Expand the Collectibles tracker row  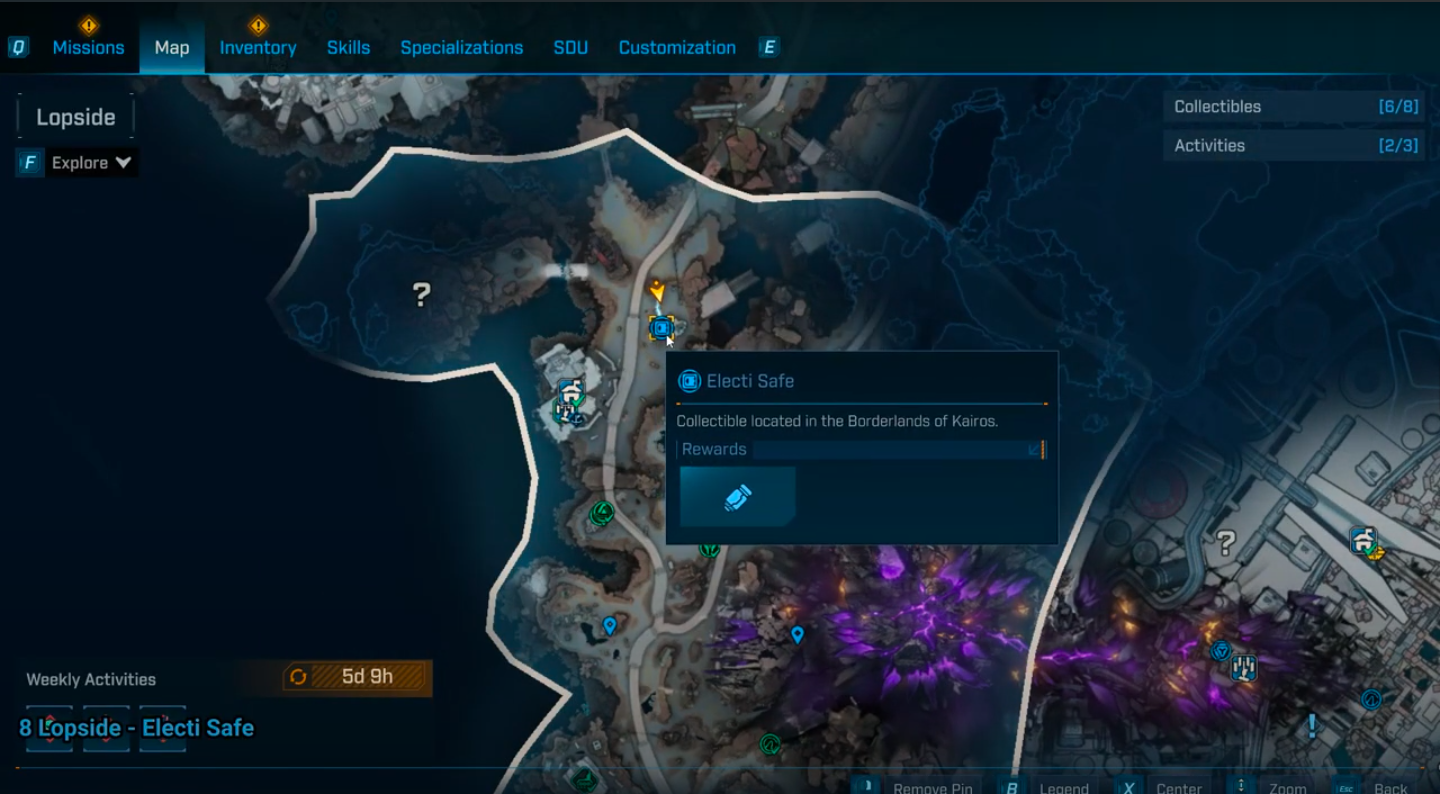coord(1294,107)
